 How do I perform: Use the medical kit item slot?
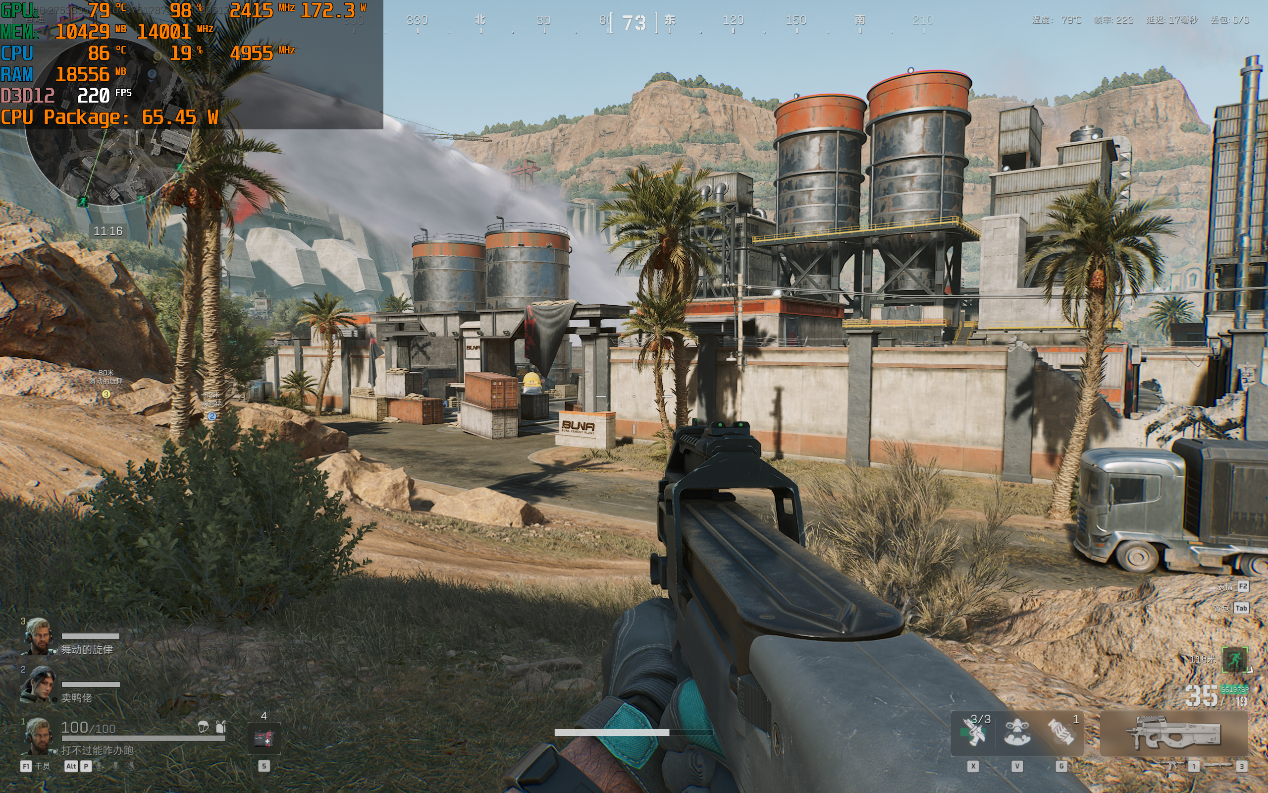click(x=264, y=738)
